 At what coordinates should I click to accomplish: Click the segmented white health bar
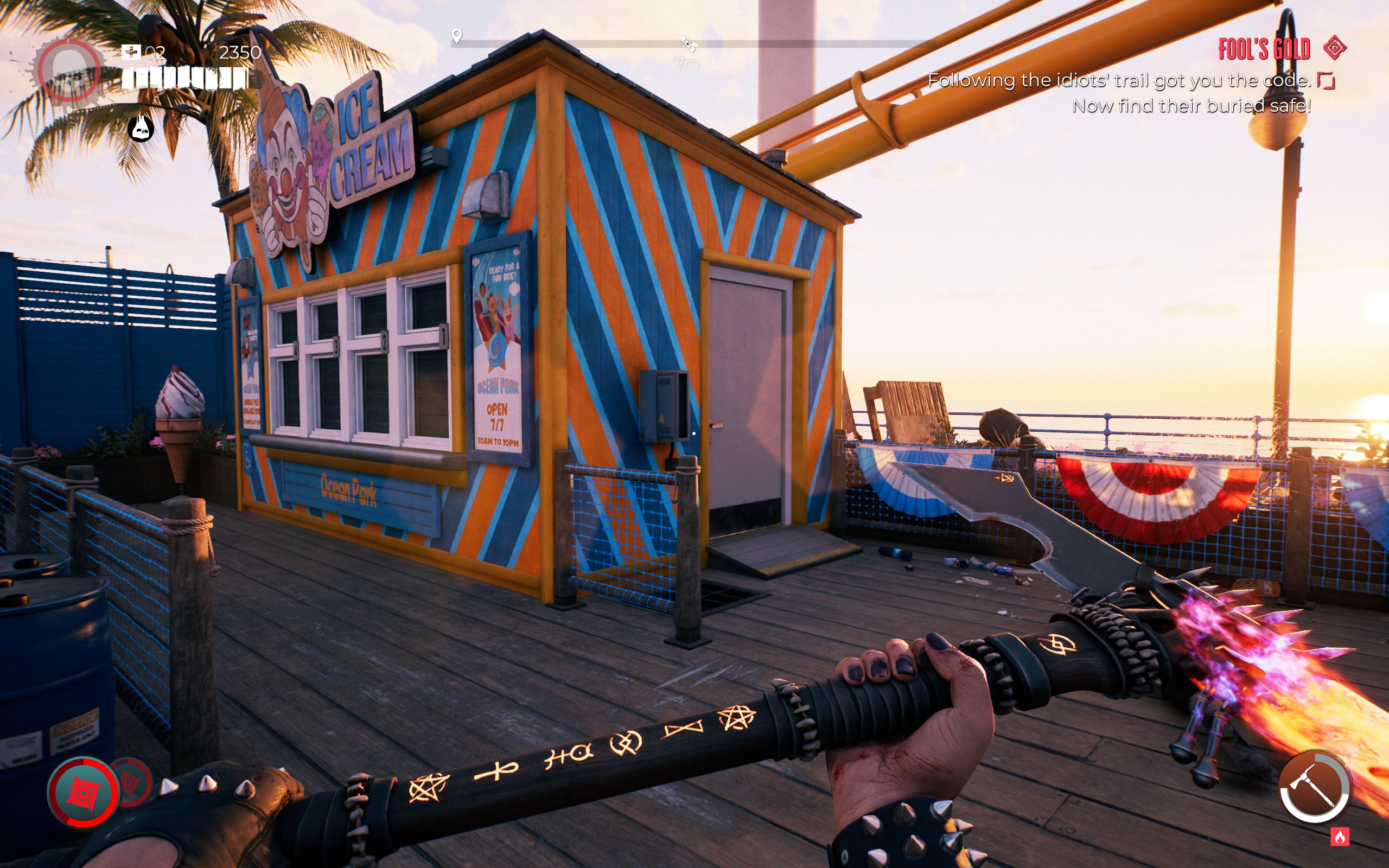(187, 78)
